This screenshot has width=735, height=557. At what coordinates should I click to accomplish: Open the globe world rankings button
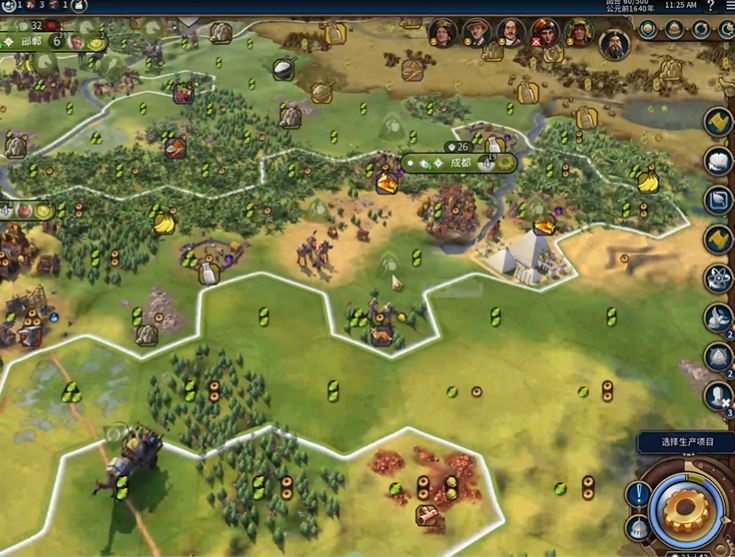(649, 30)
